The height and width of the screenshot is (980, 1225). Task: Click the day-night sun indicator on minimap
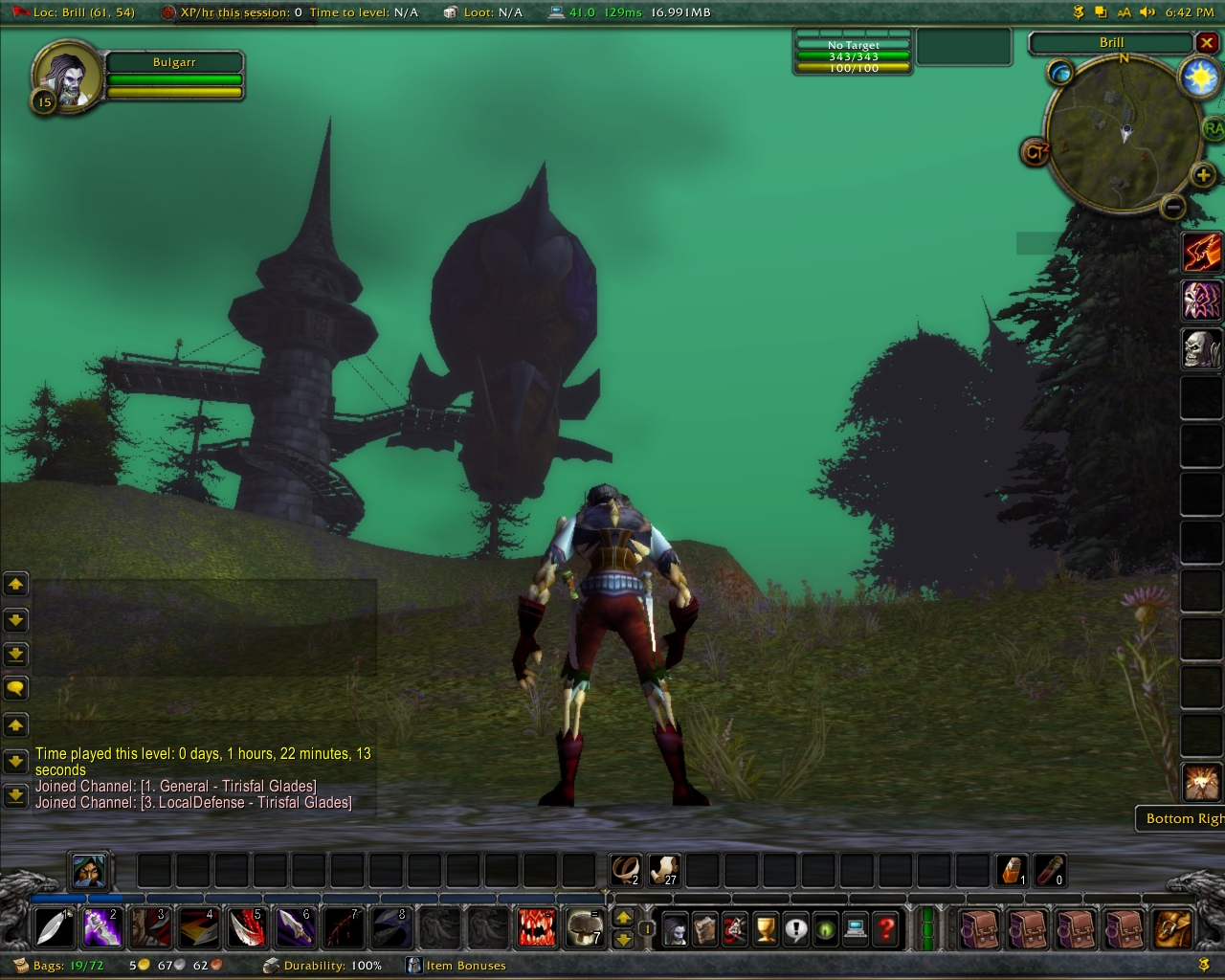click(1199, 77)
